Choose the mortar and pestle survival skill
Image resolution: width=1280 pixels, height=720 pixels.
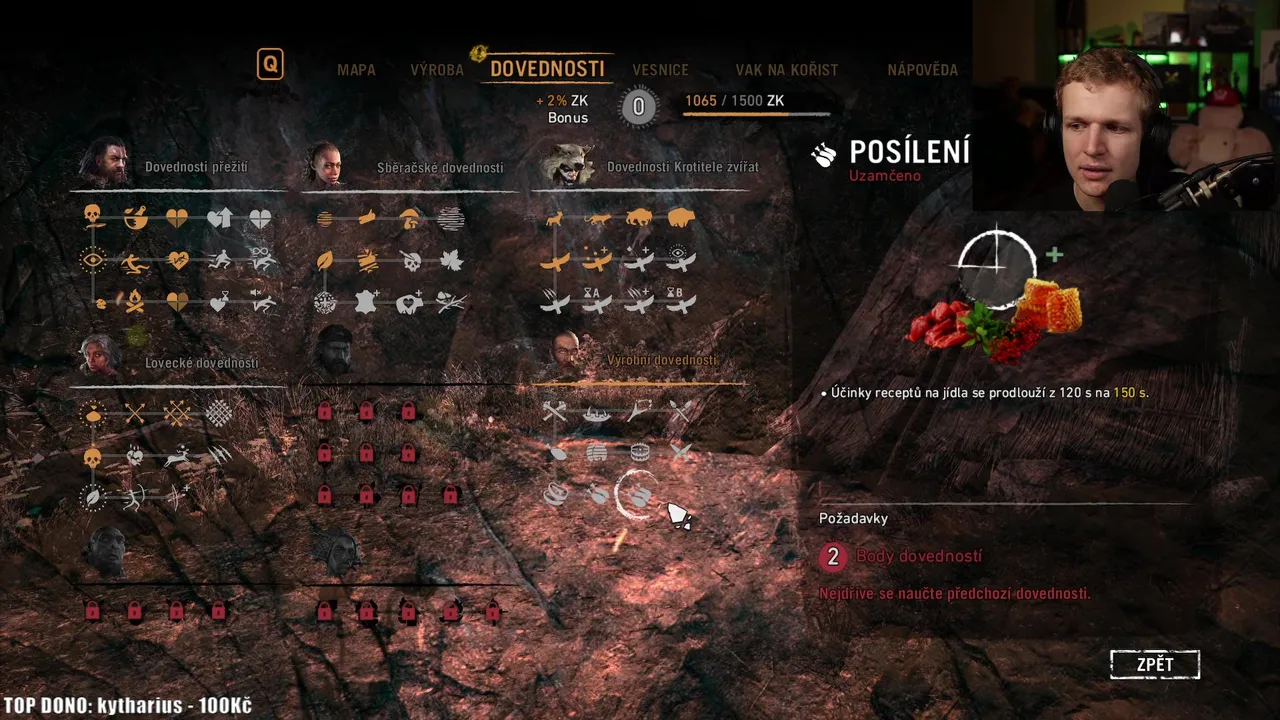click(135, 217)
